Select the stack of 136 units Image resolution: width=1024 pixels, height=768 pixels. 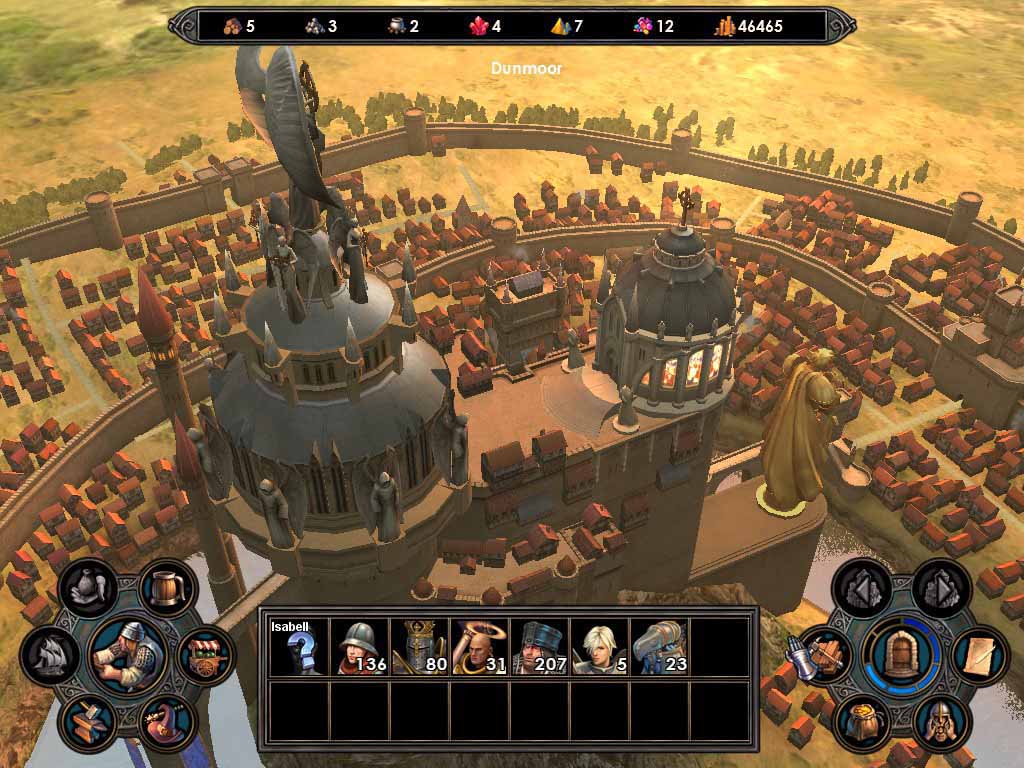coord(359,647)
